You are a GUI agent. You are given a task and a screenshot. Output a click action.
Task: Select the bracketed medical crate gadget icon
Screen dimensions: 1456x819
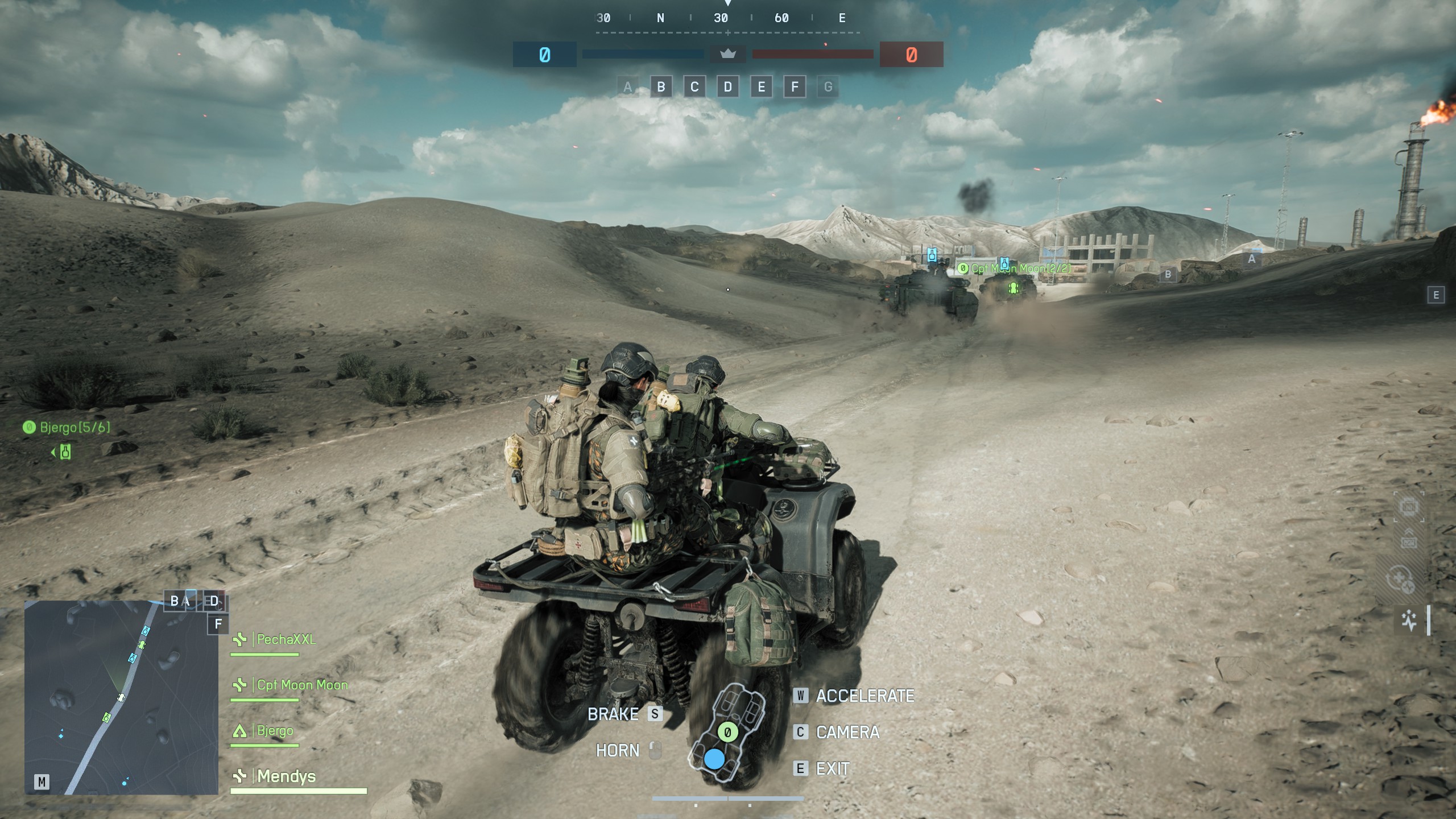(1409, 506)
